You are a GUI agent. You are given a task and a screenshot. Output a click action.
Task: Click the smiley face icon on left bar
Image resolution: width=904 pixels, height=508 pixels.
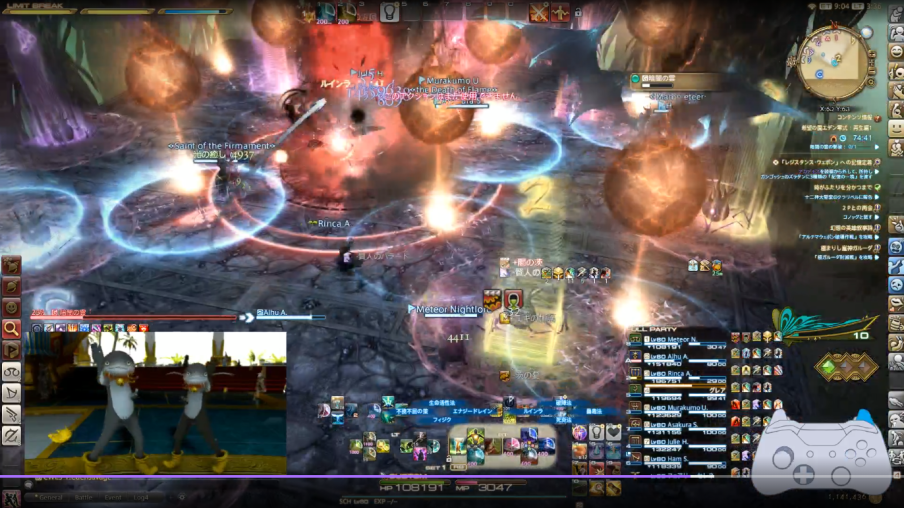(11, 306)
